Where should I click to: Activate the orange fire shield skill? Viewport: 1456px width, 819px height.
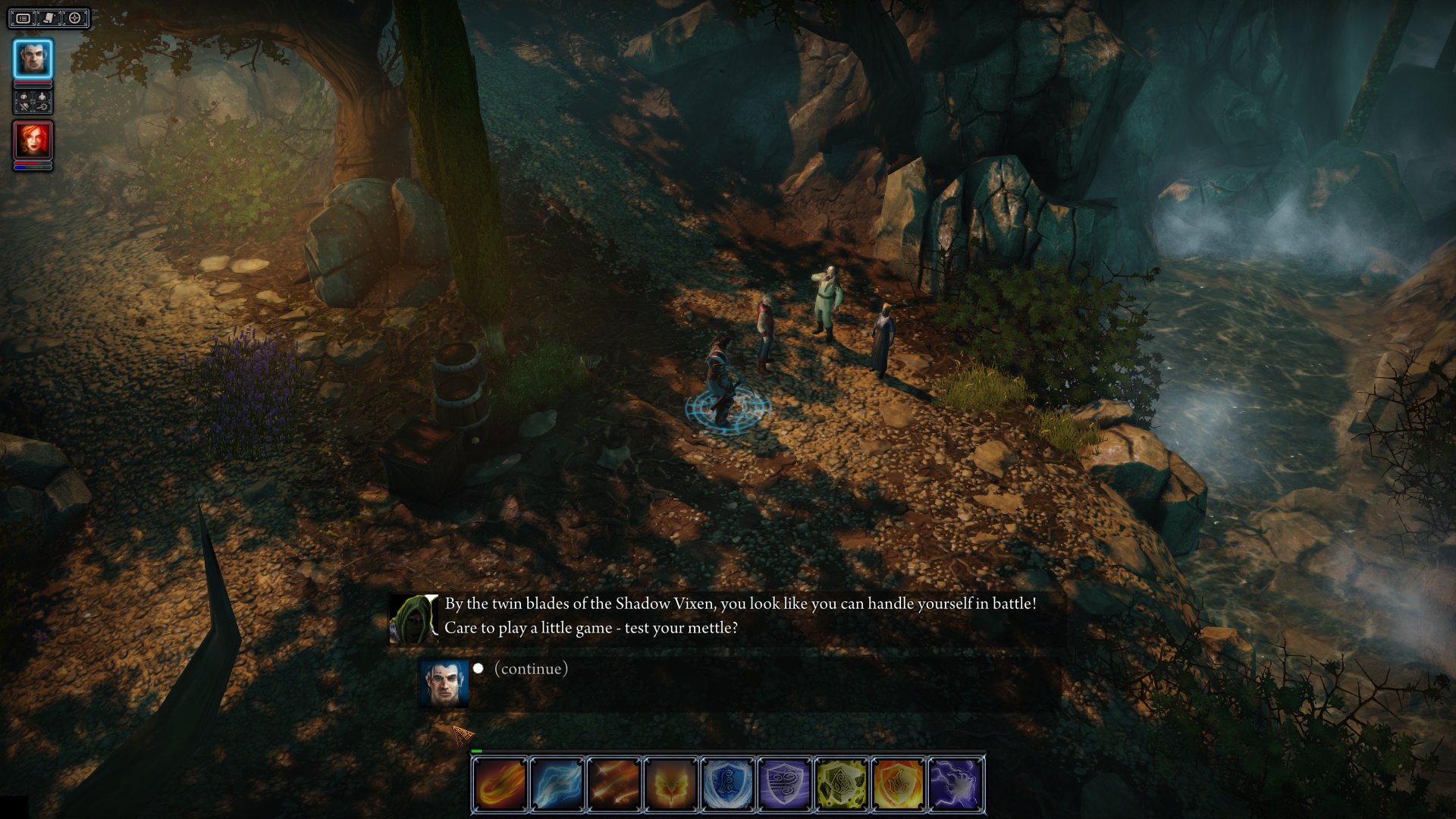pos(898,784)
